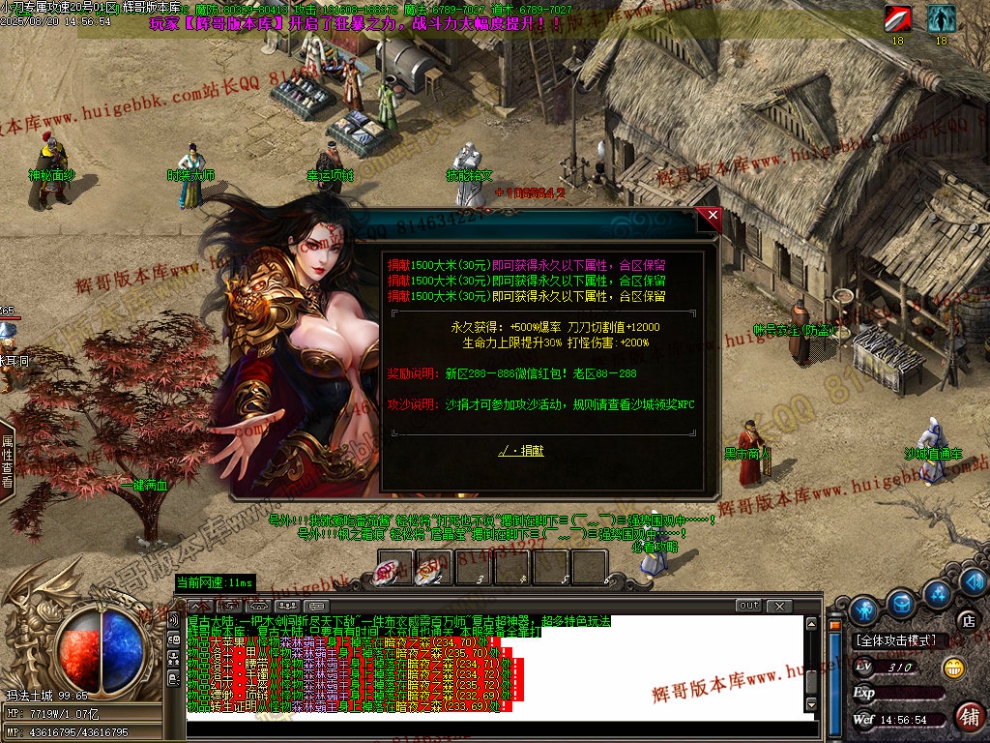Toggle the sound speaker icon
Image resolution: width=990 pixels, height=743 pixels.
coord(972,581)
